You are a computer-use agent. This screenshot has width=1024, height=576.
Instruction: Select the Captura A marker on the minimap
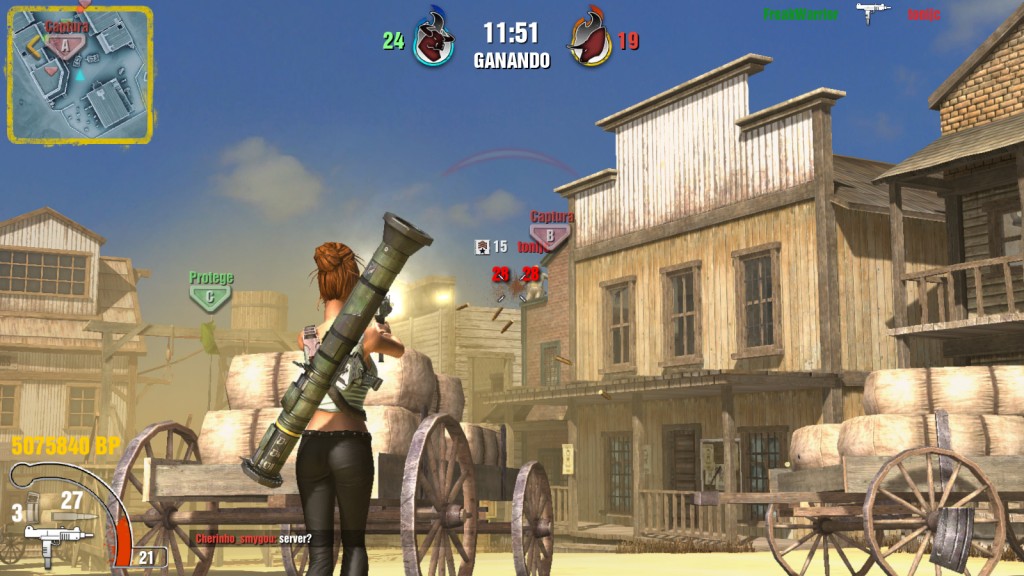[x=65, y=43]
